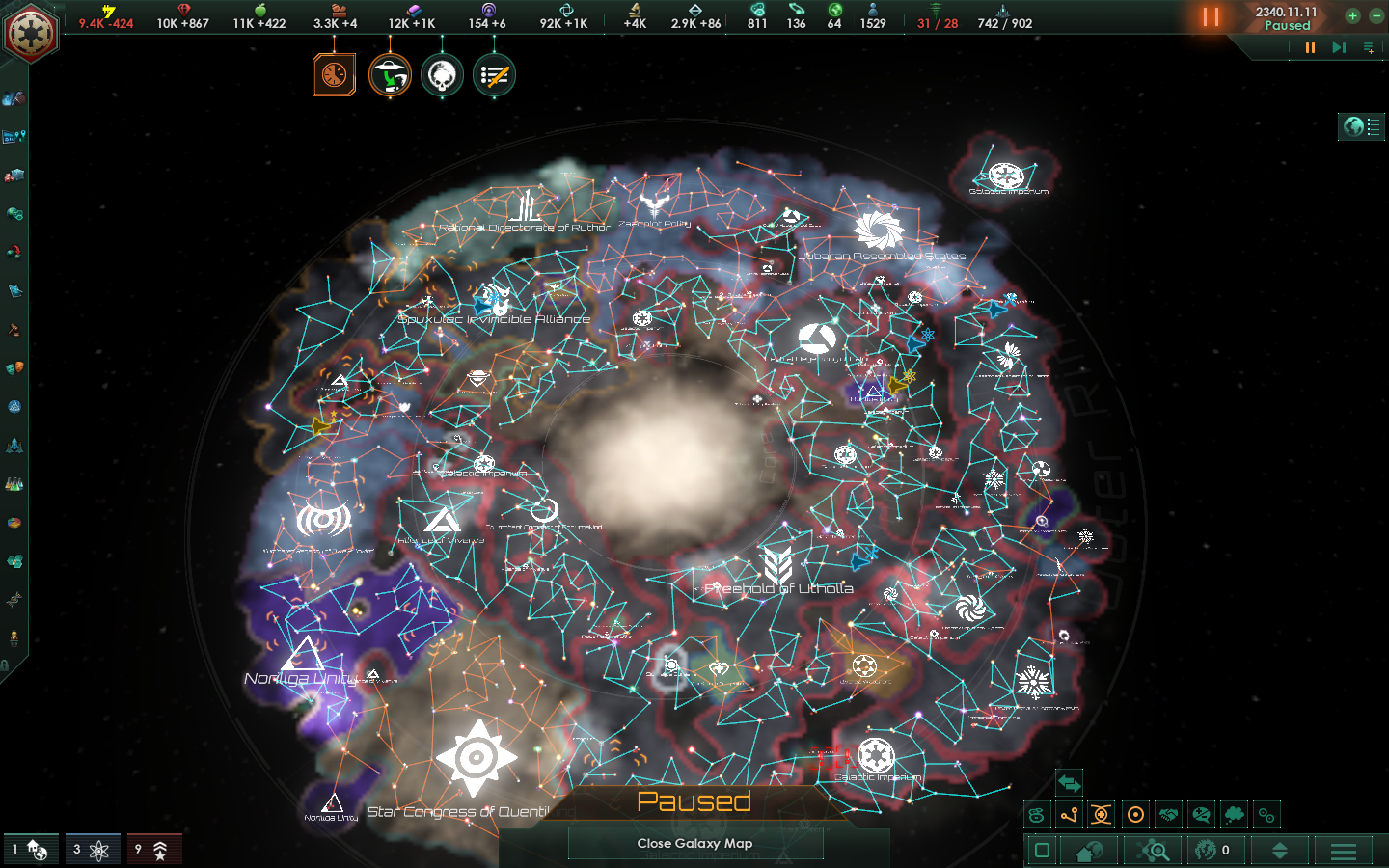
Task: Open the message settings hamburger near the date
Action: [x=1371, y=48]
